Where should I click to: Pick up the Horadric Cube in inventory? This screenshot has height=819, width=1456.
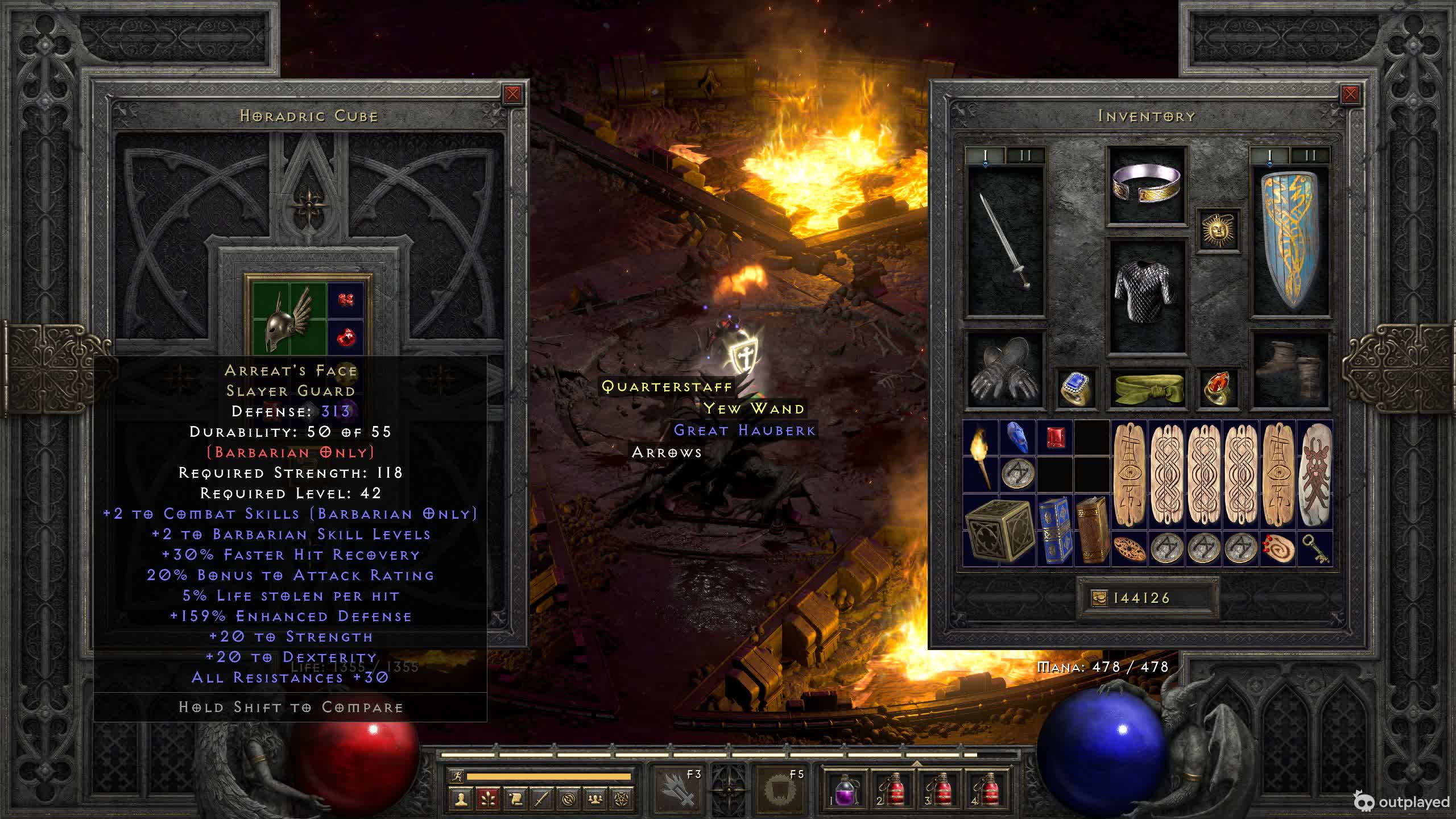[x=999, y=530]
